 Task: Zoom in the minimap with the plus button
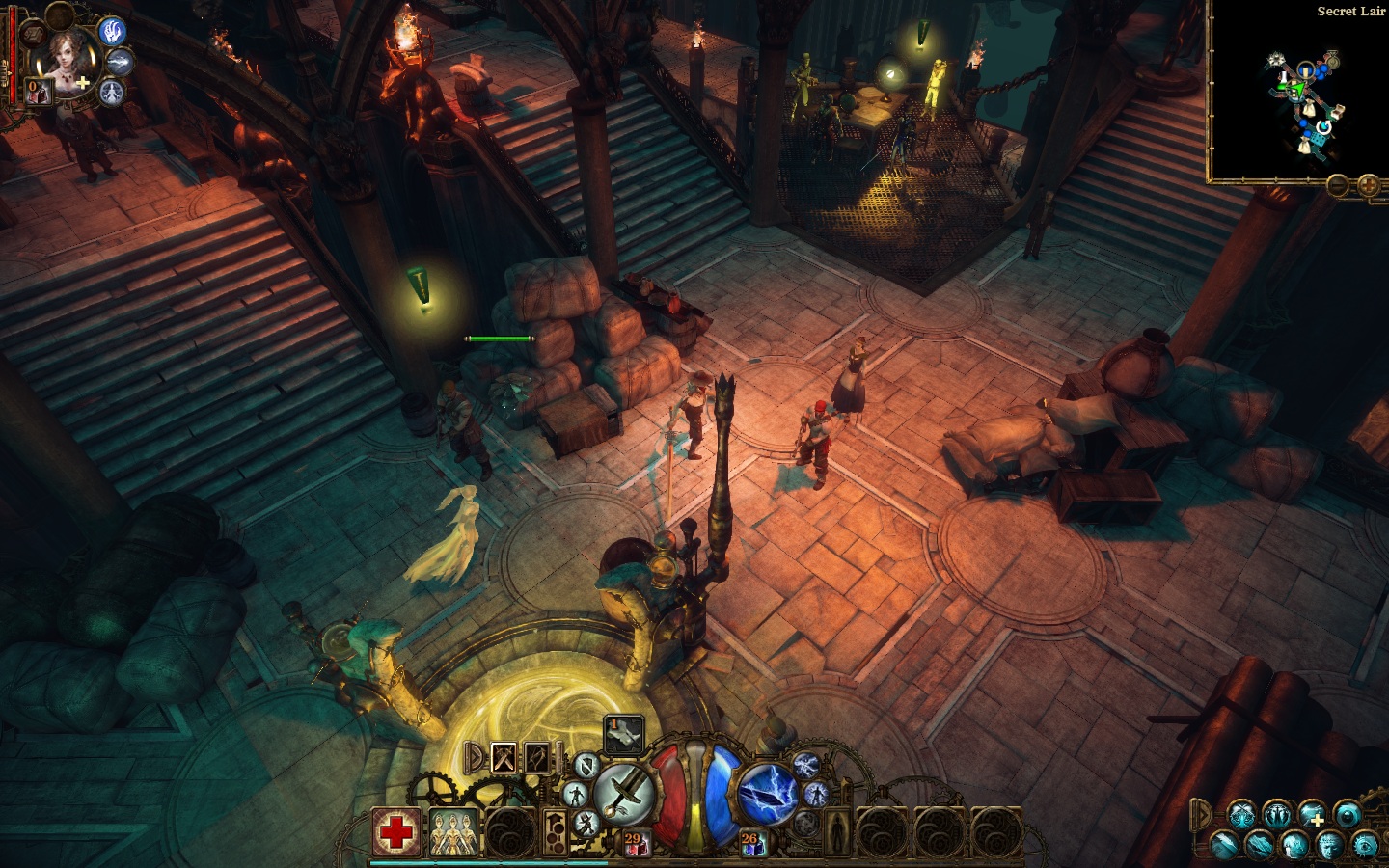coord(1368,185)
